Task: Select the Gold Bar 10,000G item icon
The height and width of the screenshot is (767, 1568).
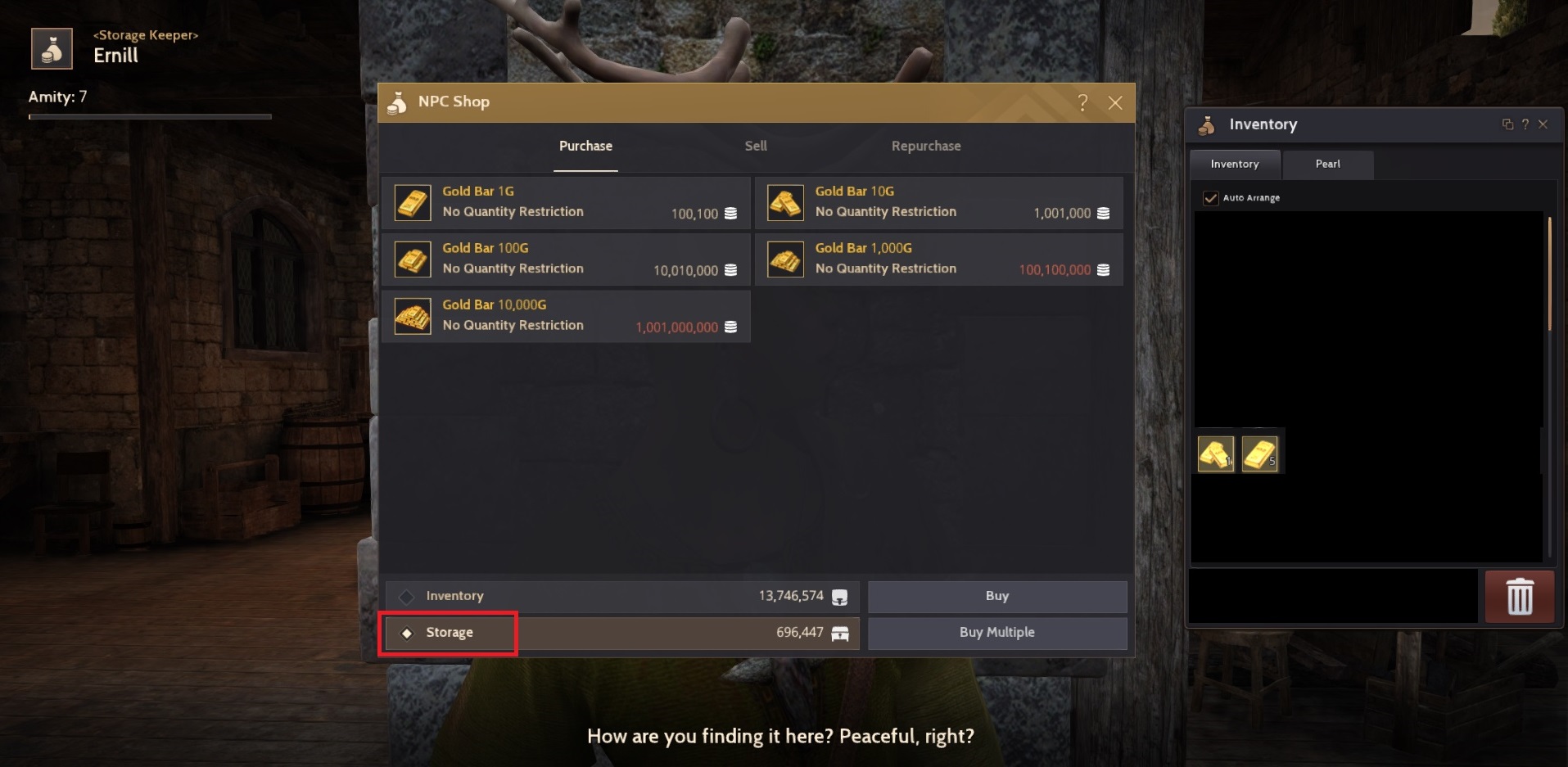Action: (x=413, y=316)
